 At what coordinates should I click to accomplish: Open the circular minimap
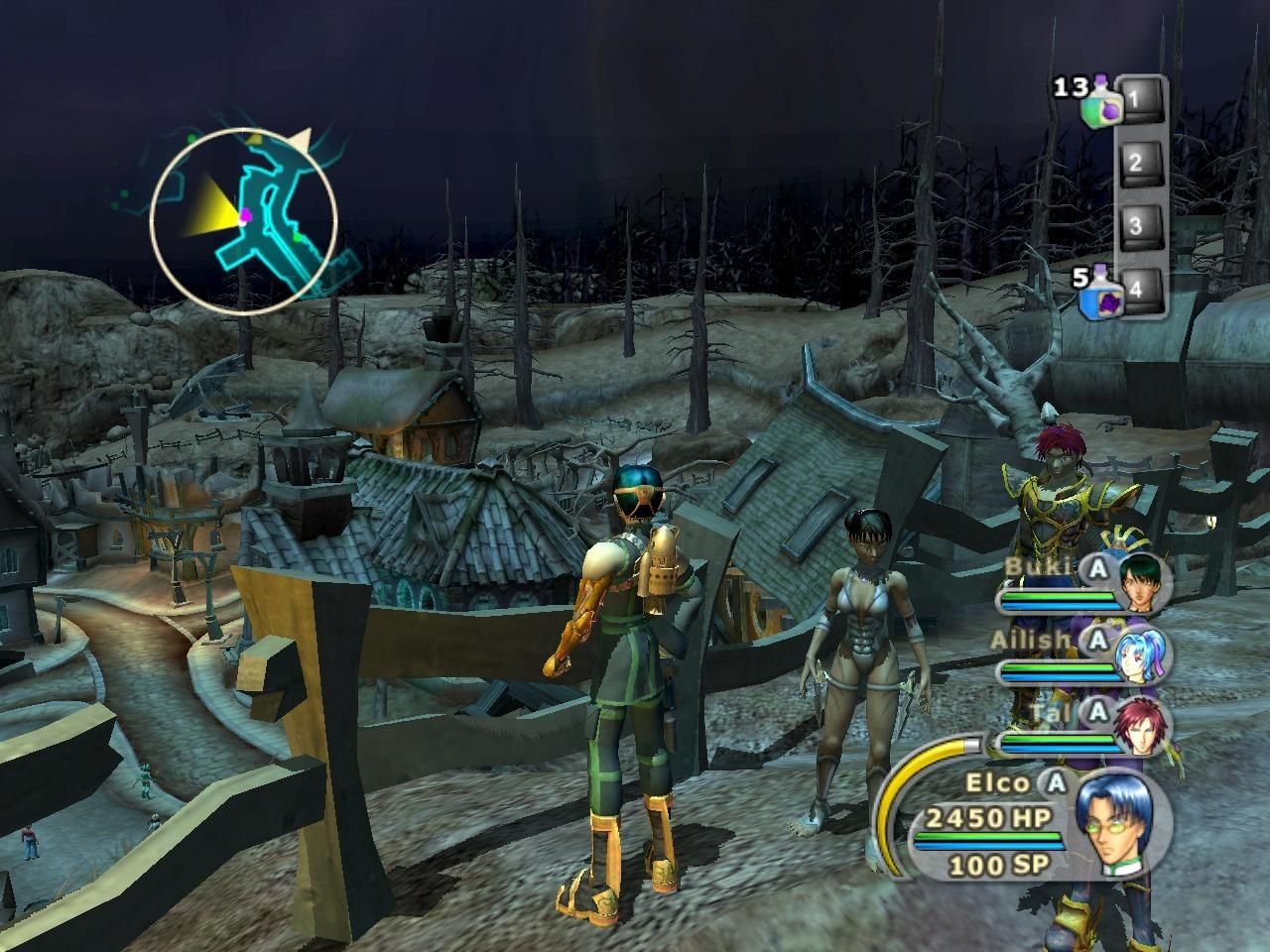click(x=244, y=221)
